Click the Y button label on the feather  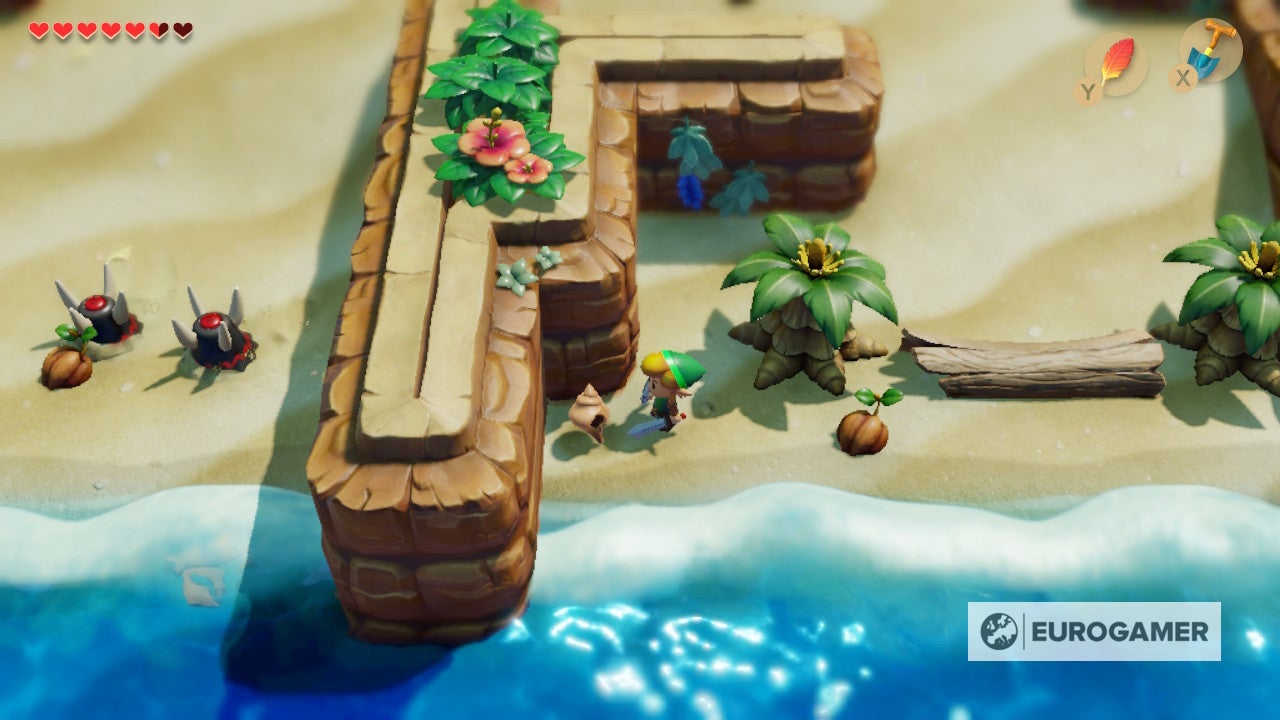pos(1089,89)
